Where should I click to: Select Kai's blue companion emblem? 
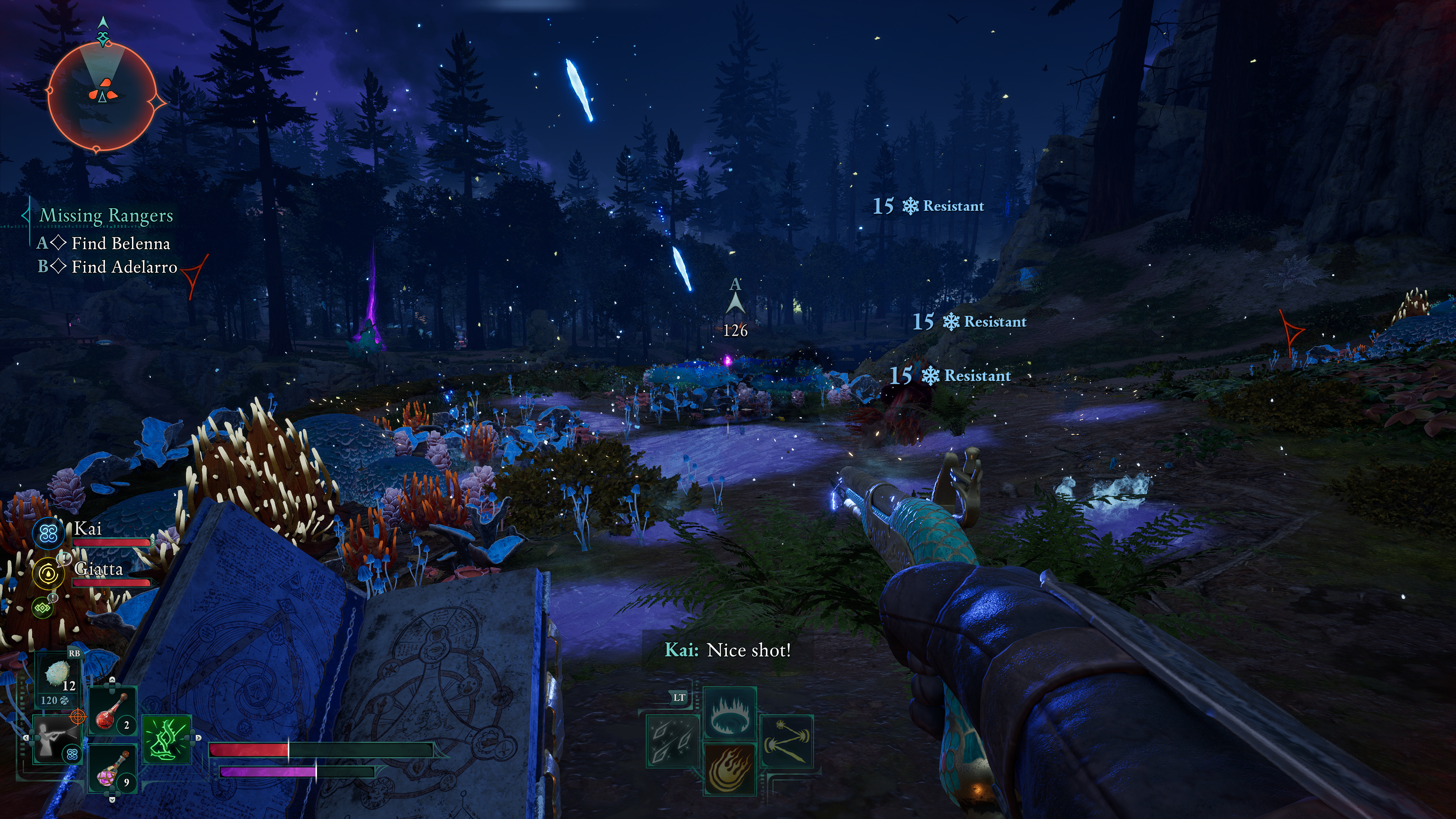click(49, 533)
